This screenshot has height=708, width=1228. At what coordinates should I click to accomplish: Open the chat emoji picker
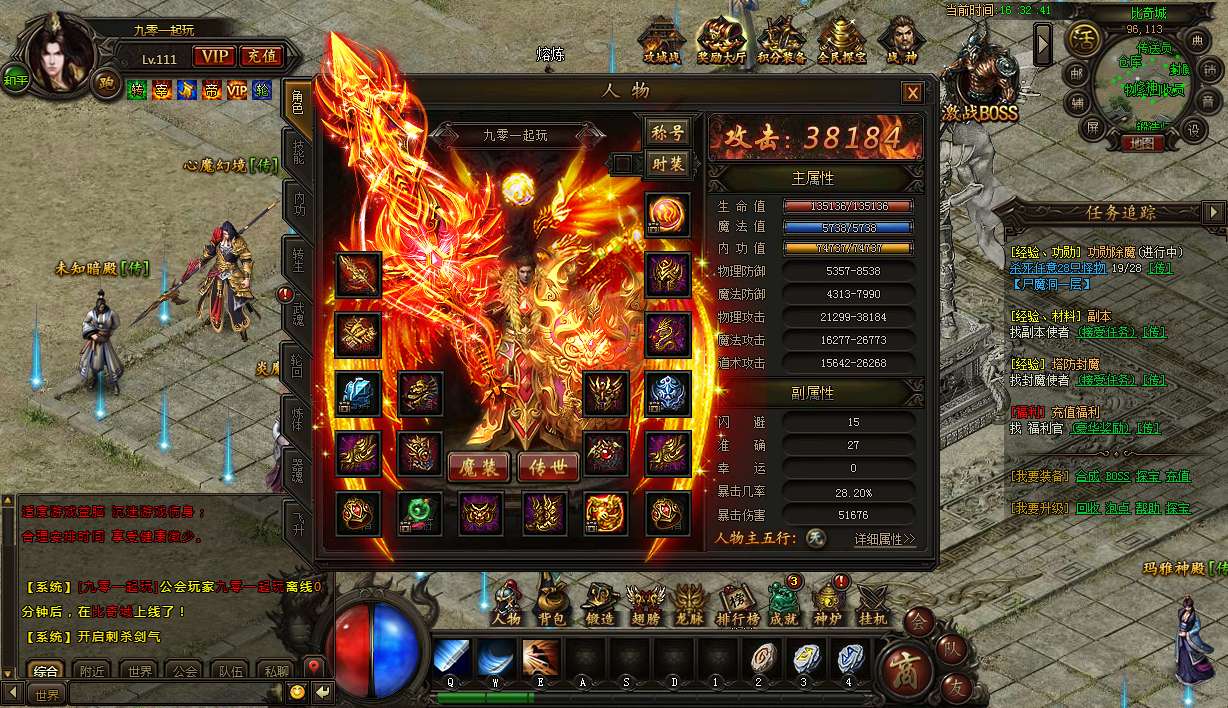coord(297,692)
